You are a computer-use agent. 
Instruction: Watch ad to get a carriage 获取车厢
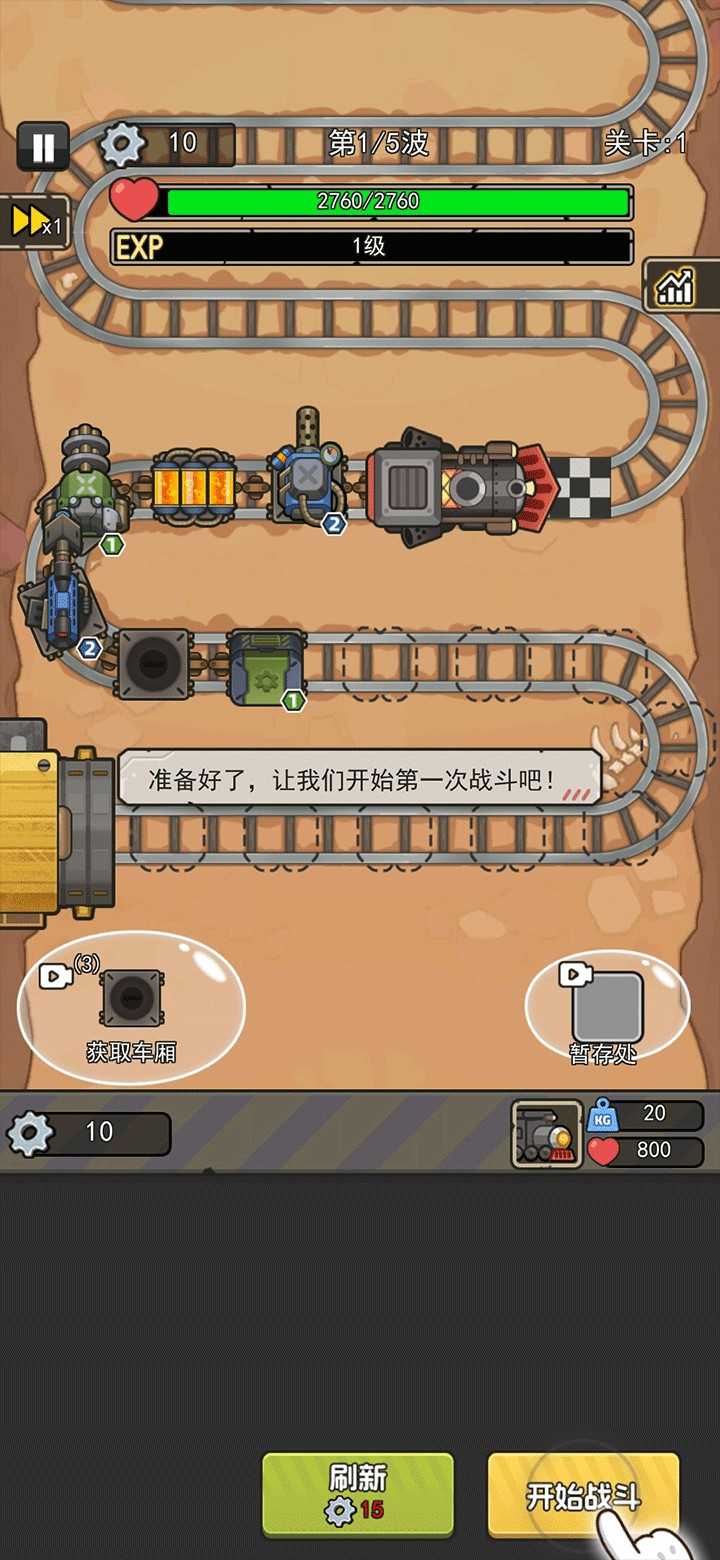pos(131,1008)
